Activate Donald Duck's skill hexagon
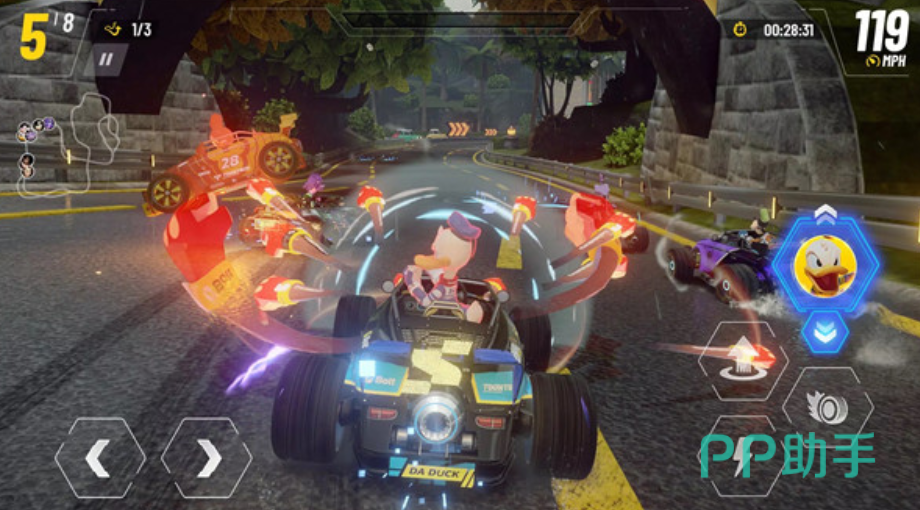 coord(826,262)
